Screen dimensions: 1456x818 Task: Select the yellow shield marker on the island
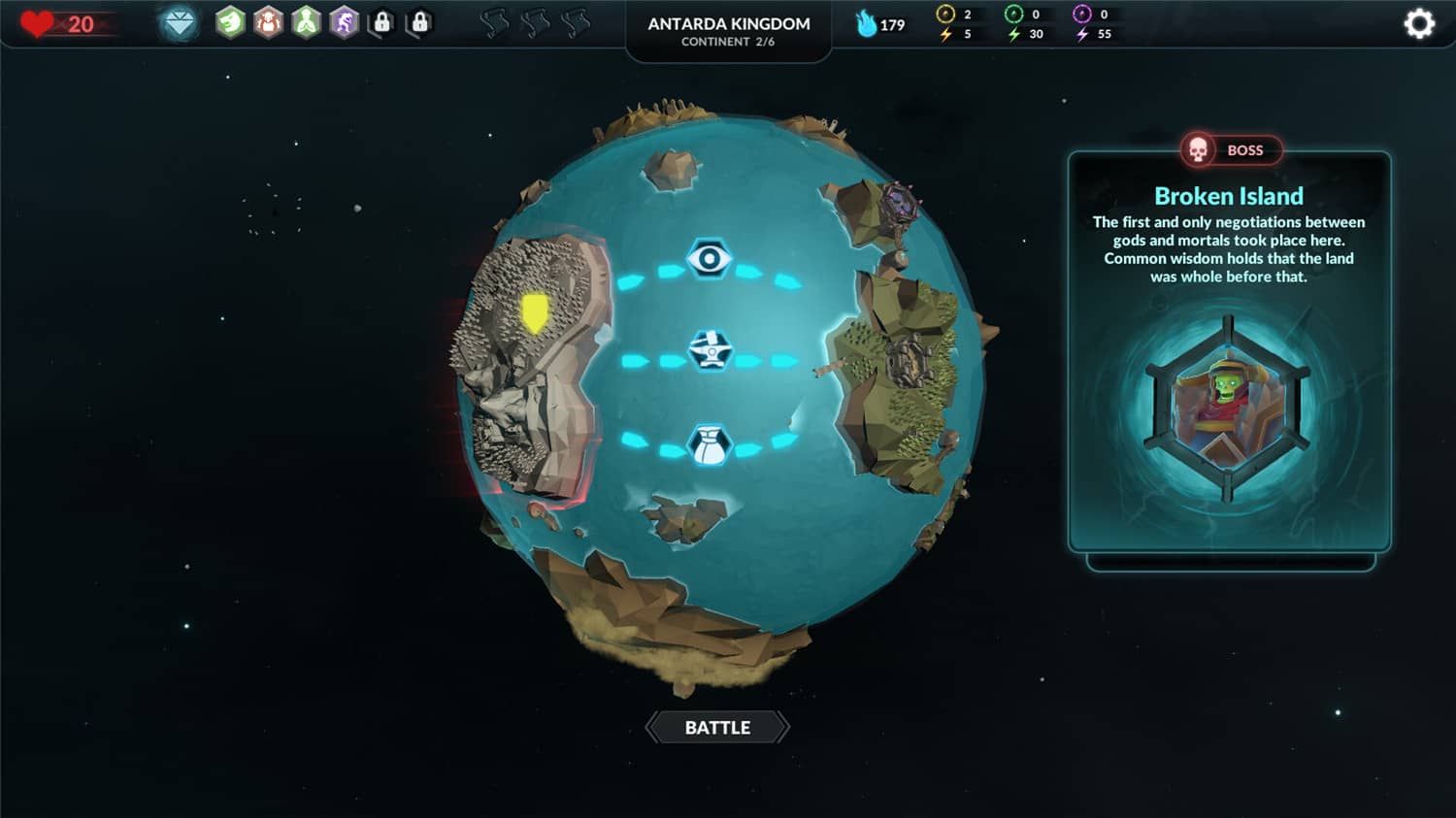pyautogui.click(x=535, y=313)
